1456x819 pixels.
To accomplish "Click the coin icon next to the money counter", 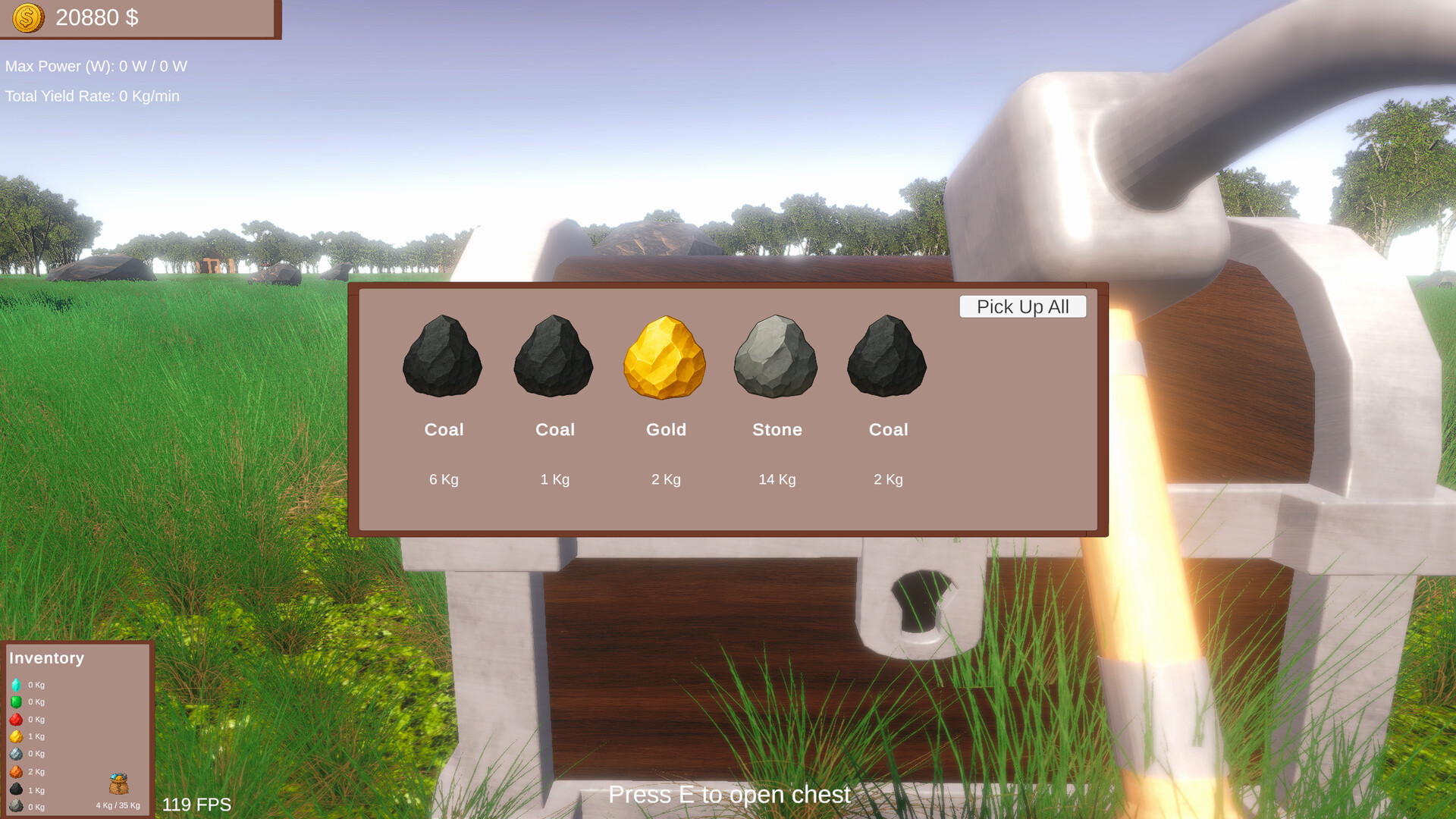I will 27,17.
